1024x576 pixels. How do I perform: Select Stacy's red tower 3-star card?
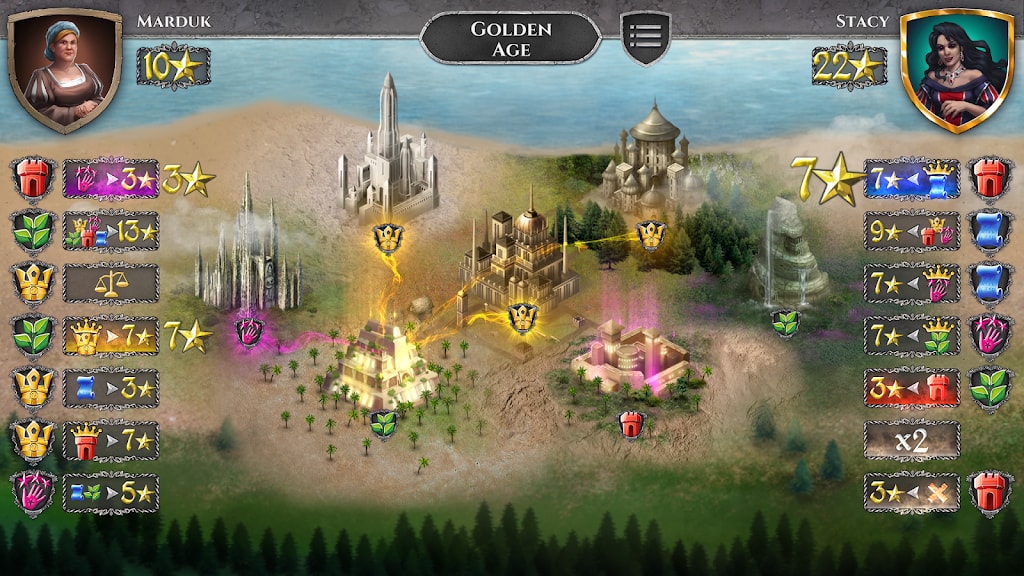pos(911,388)
